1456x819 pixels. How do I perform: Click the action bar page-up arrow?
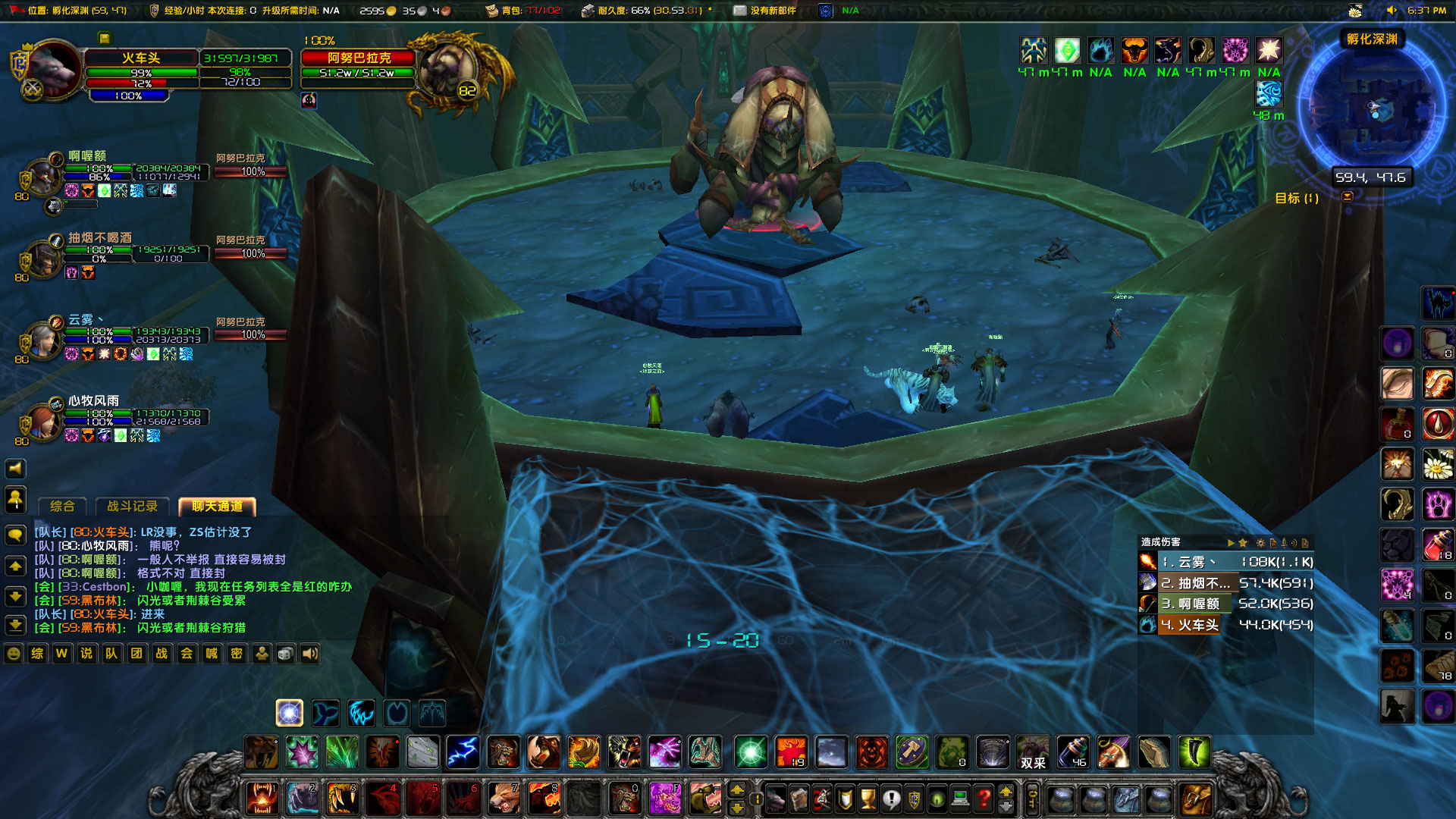[737, 790]
